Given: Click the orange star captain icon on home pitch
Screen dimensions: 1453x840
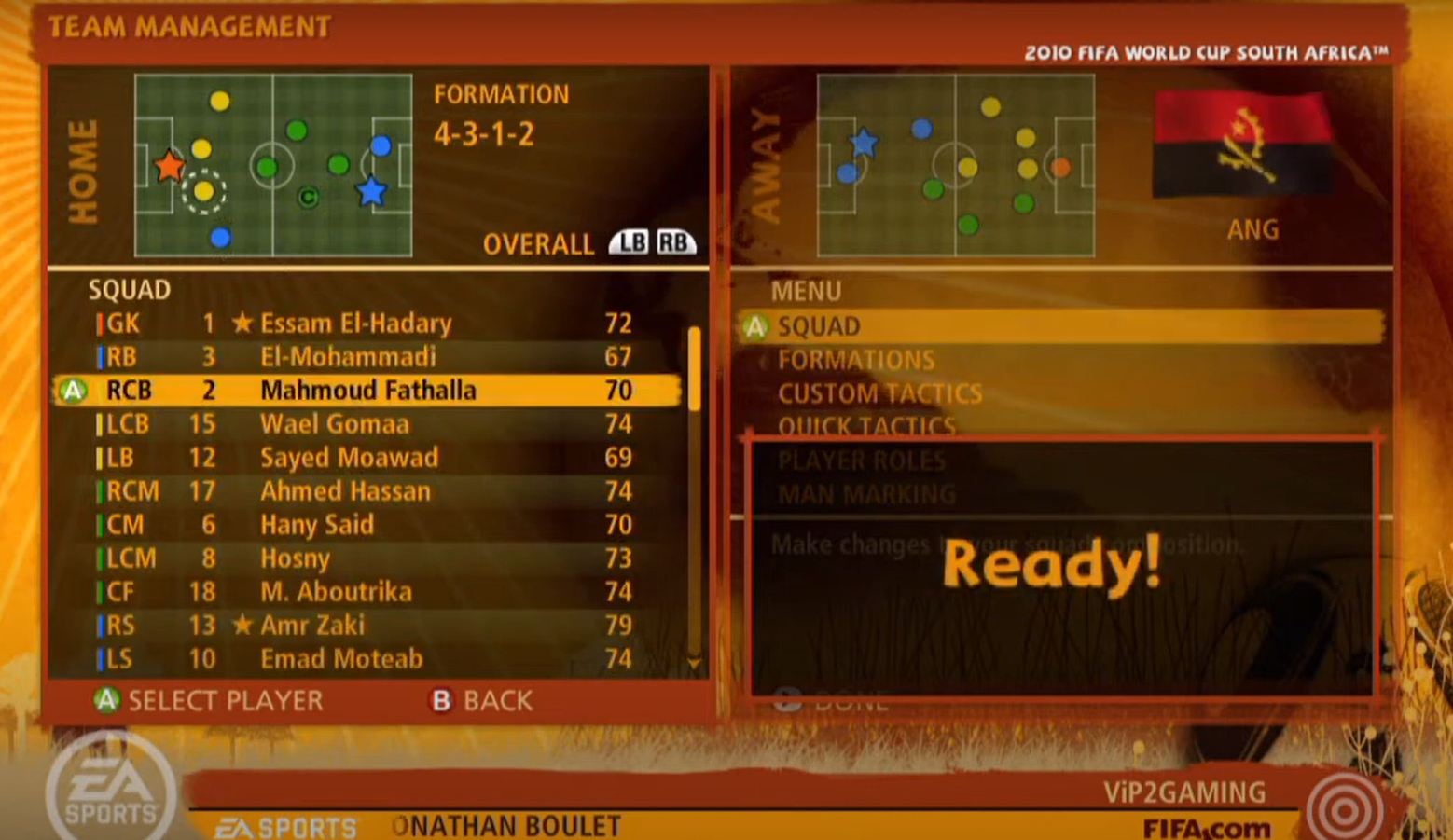Looking at the screenshot, I should click(168, 168).
